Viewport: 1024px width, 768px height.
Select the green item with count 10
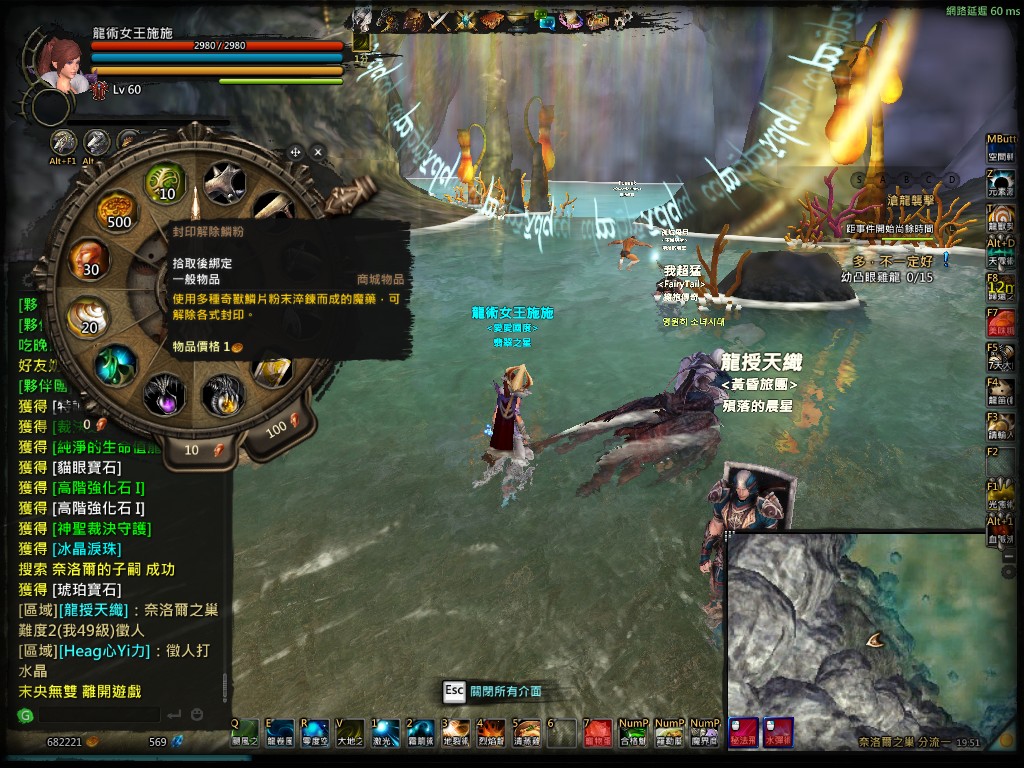tap(166, 183)
